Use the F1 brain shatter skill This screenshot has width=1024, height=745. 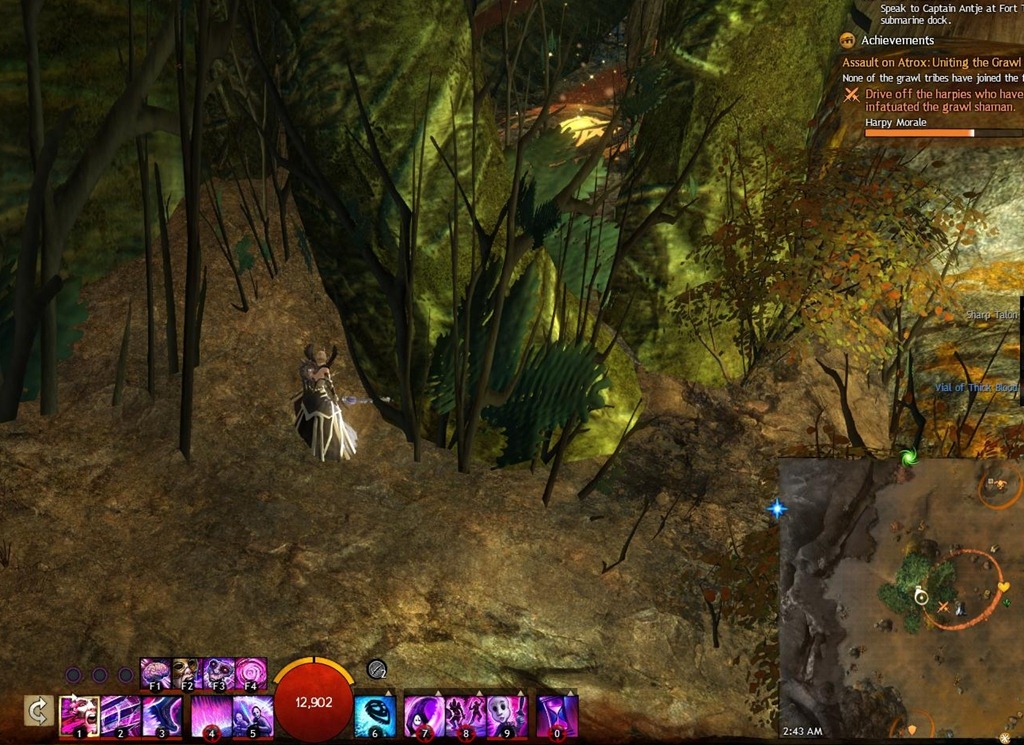(155, 671)
